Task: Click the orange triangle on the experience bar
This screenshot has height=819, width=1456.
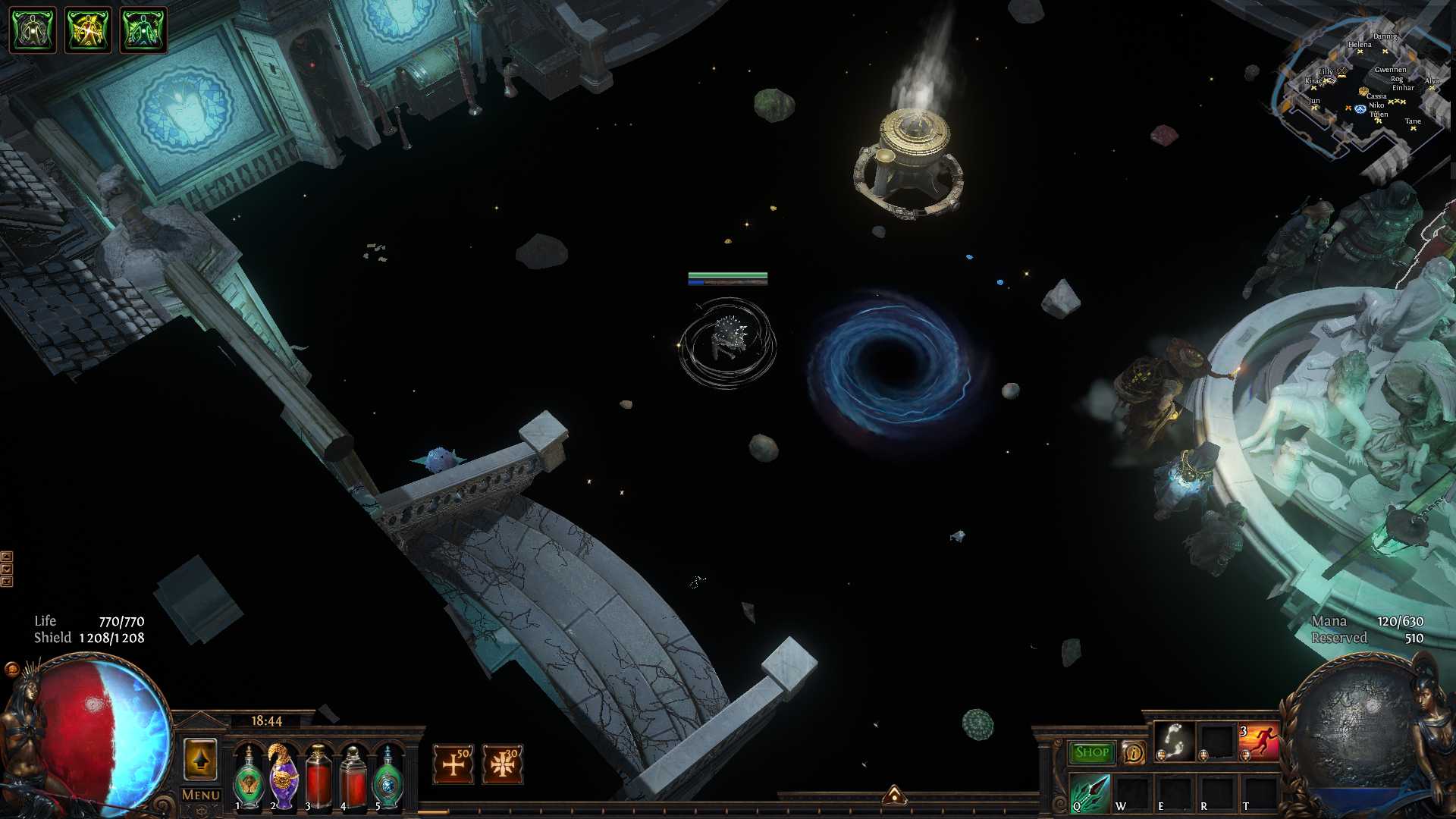Action: [x=894, y=795]
